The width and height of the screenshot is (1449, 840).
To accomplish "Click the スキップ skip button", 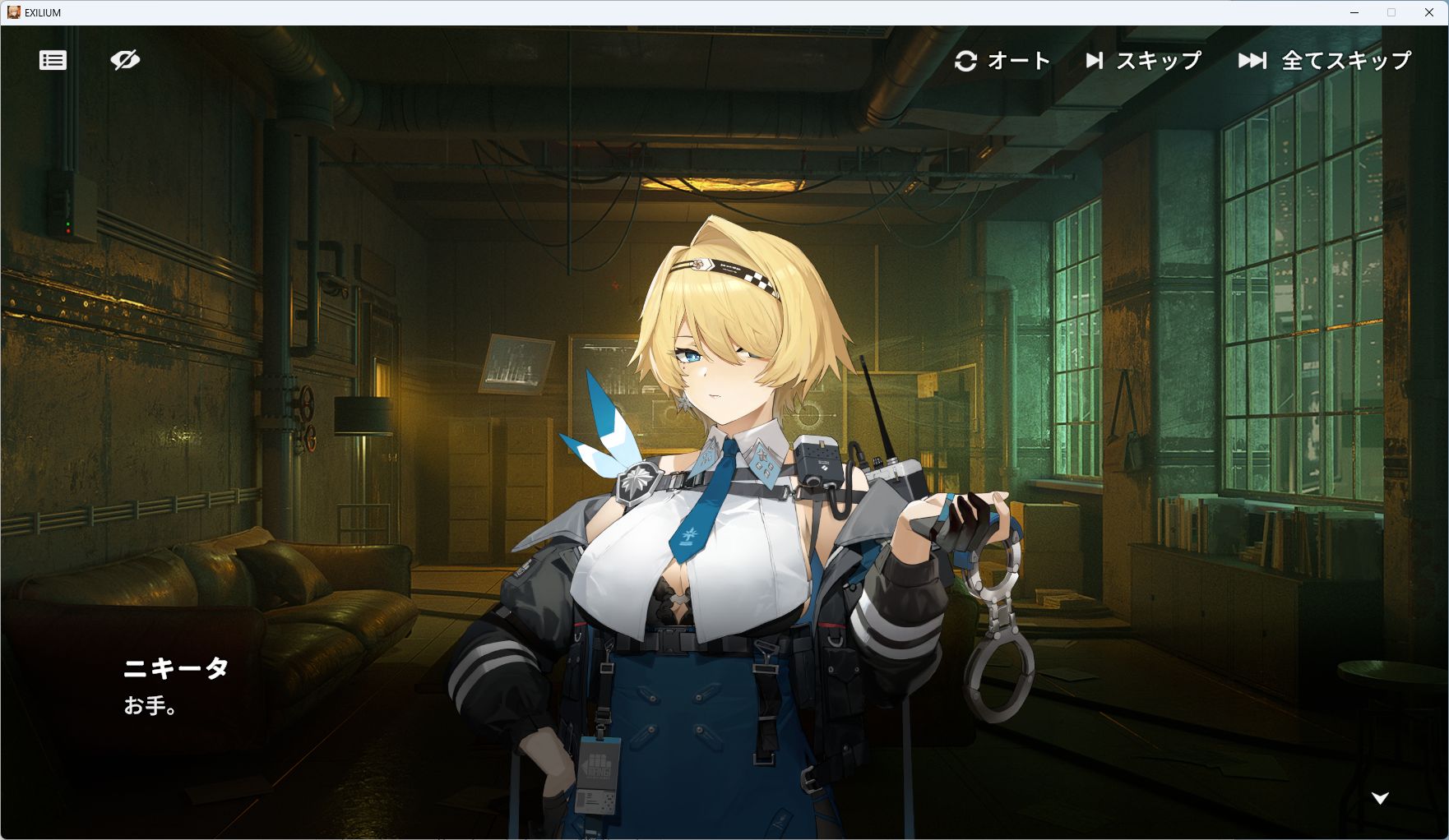I will (1143, 61).
